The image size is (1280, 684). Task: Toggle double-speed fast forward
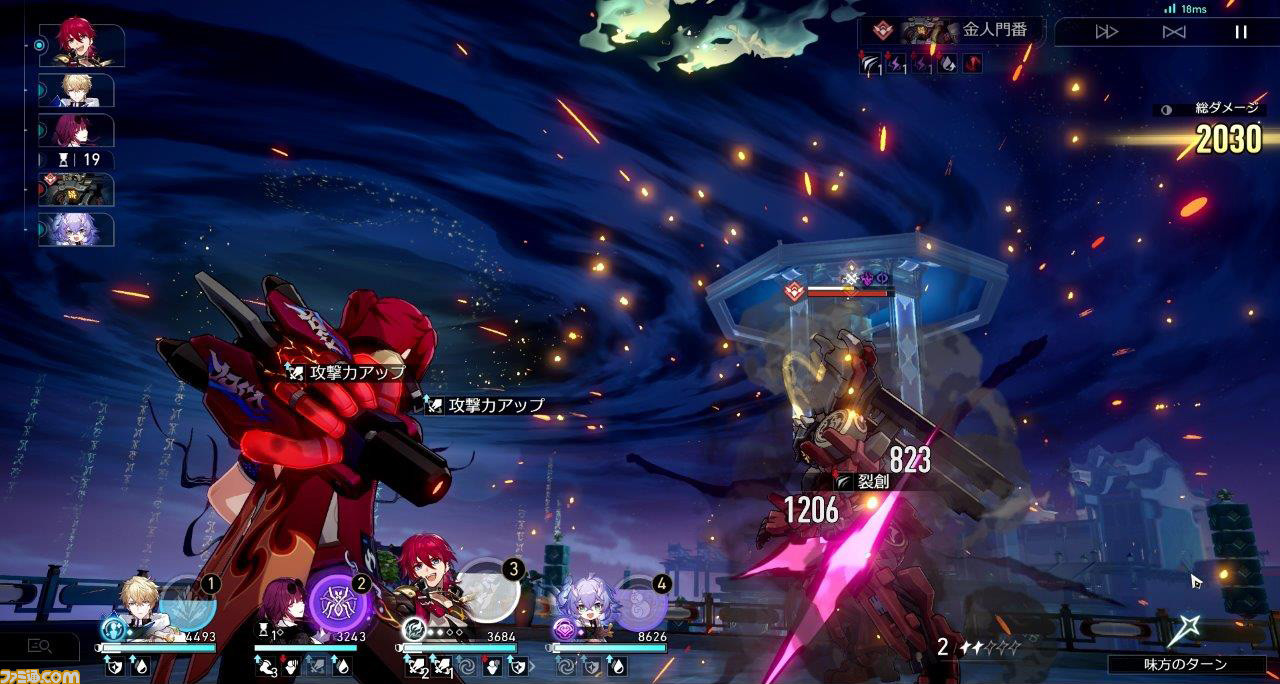1106,32
